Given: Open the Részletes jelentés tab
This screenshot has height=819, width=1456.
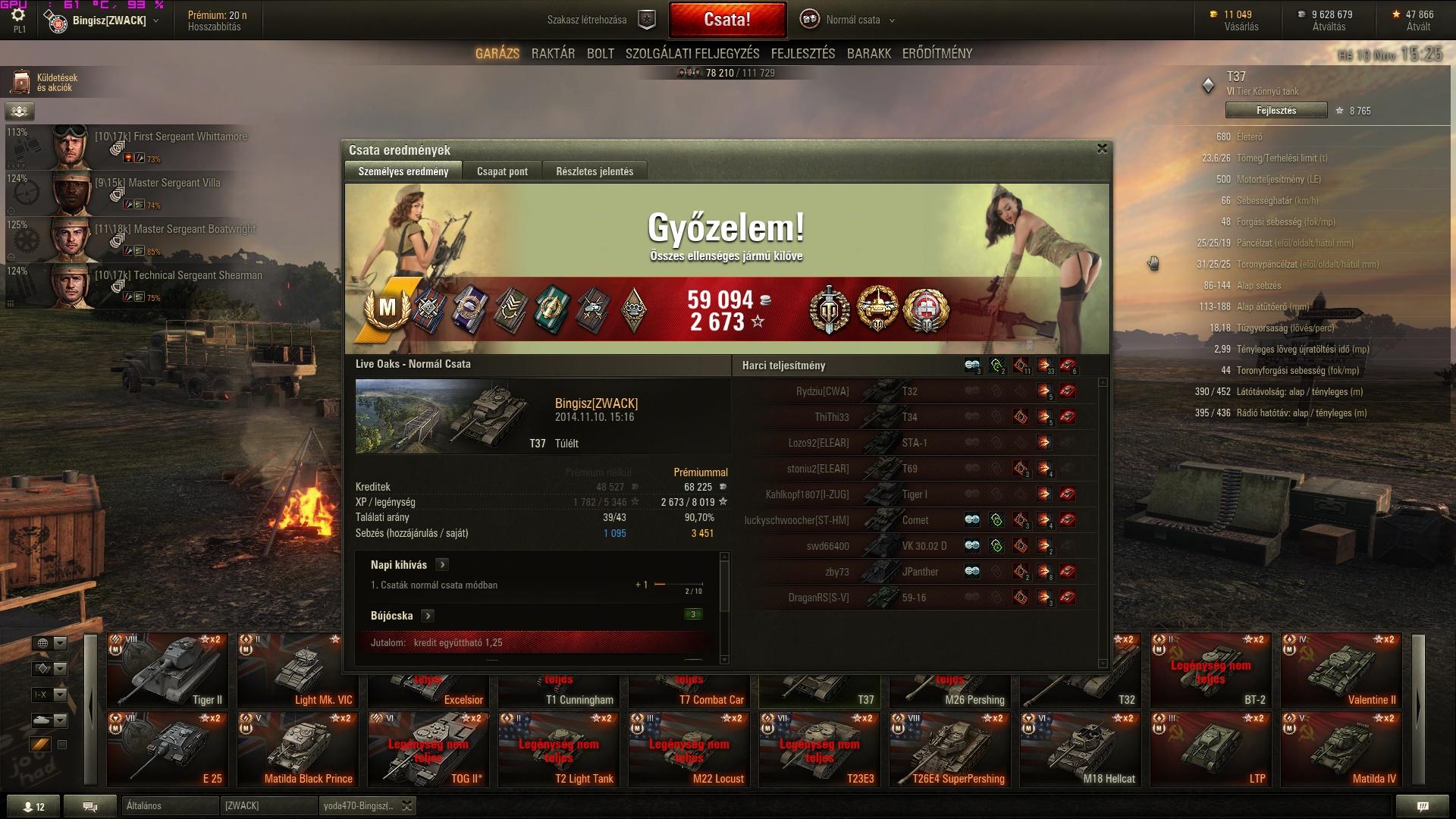Looking at the screenshot, I should pyautogui.click(x=595, y=171).
